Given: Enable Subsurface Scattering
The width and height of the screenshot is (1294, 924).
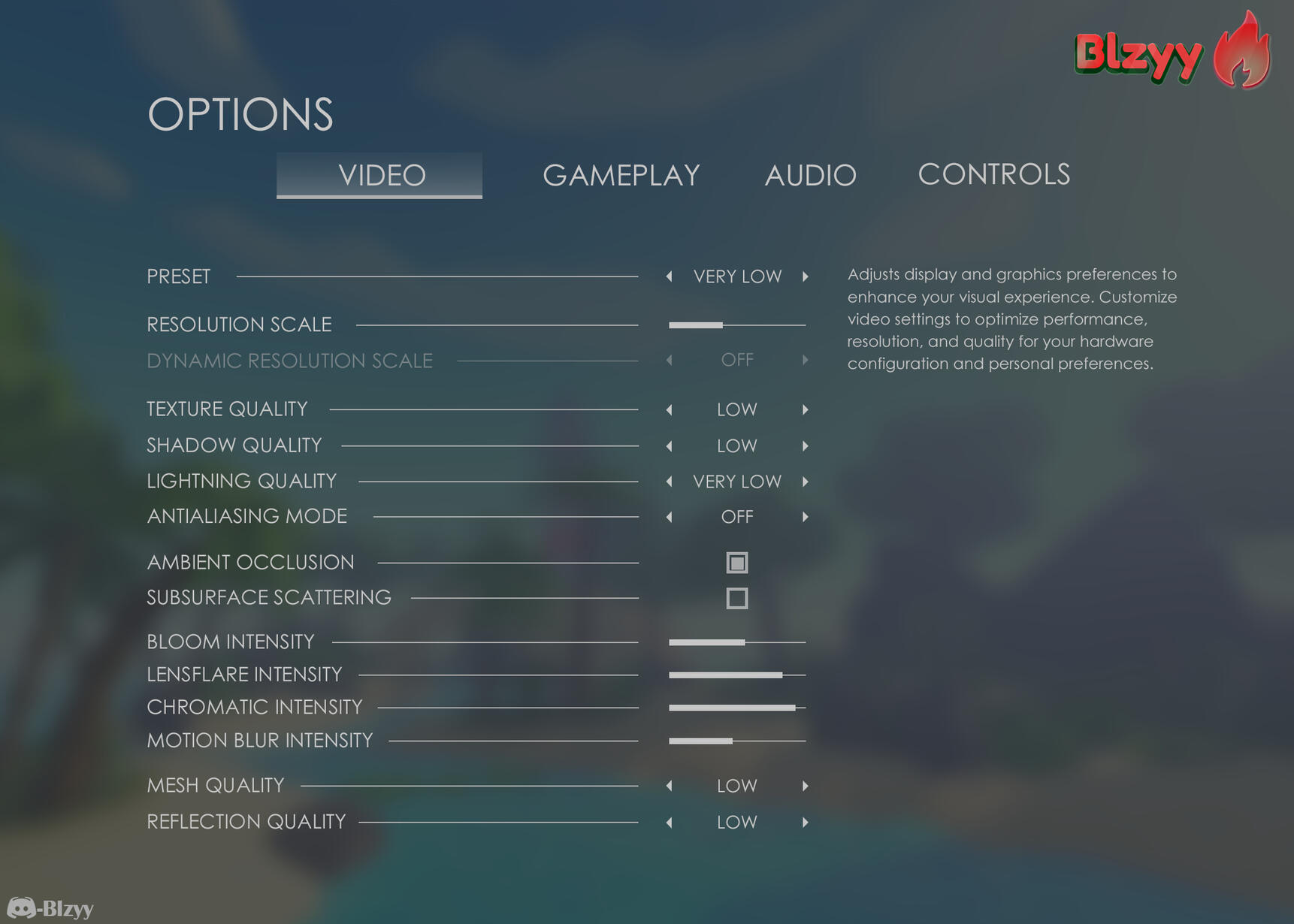Looking at the screenshot, I should pyautogui.click(x=736, y=598).
